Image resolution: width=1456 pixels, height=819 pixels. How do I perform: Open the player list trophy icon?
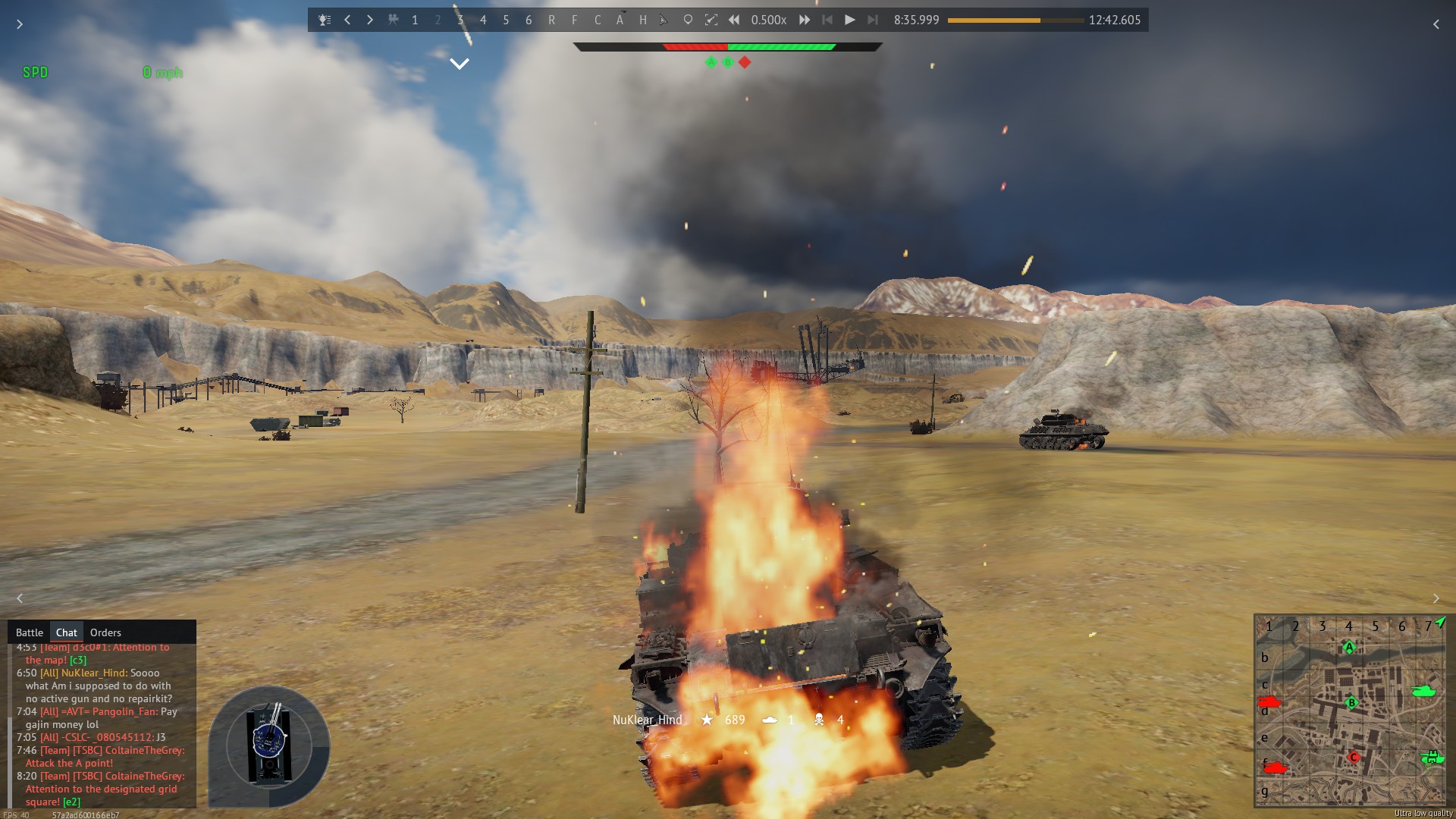(325, 20)
